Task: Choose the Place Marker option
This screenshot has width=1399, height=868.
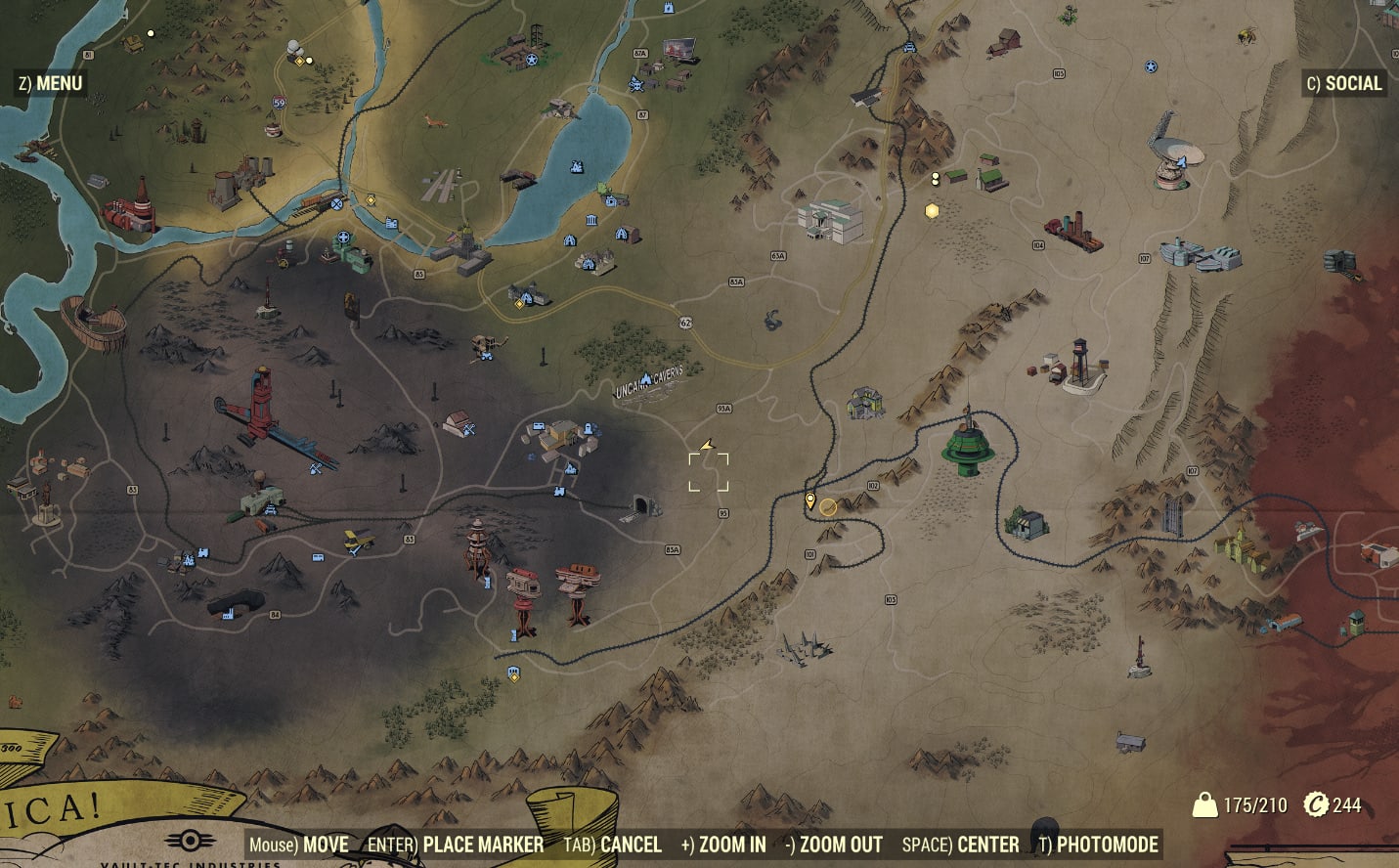Action: coord(456,845)
